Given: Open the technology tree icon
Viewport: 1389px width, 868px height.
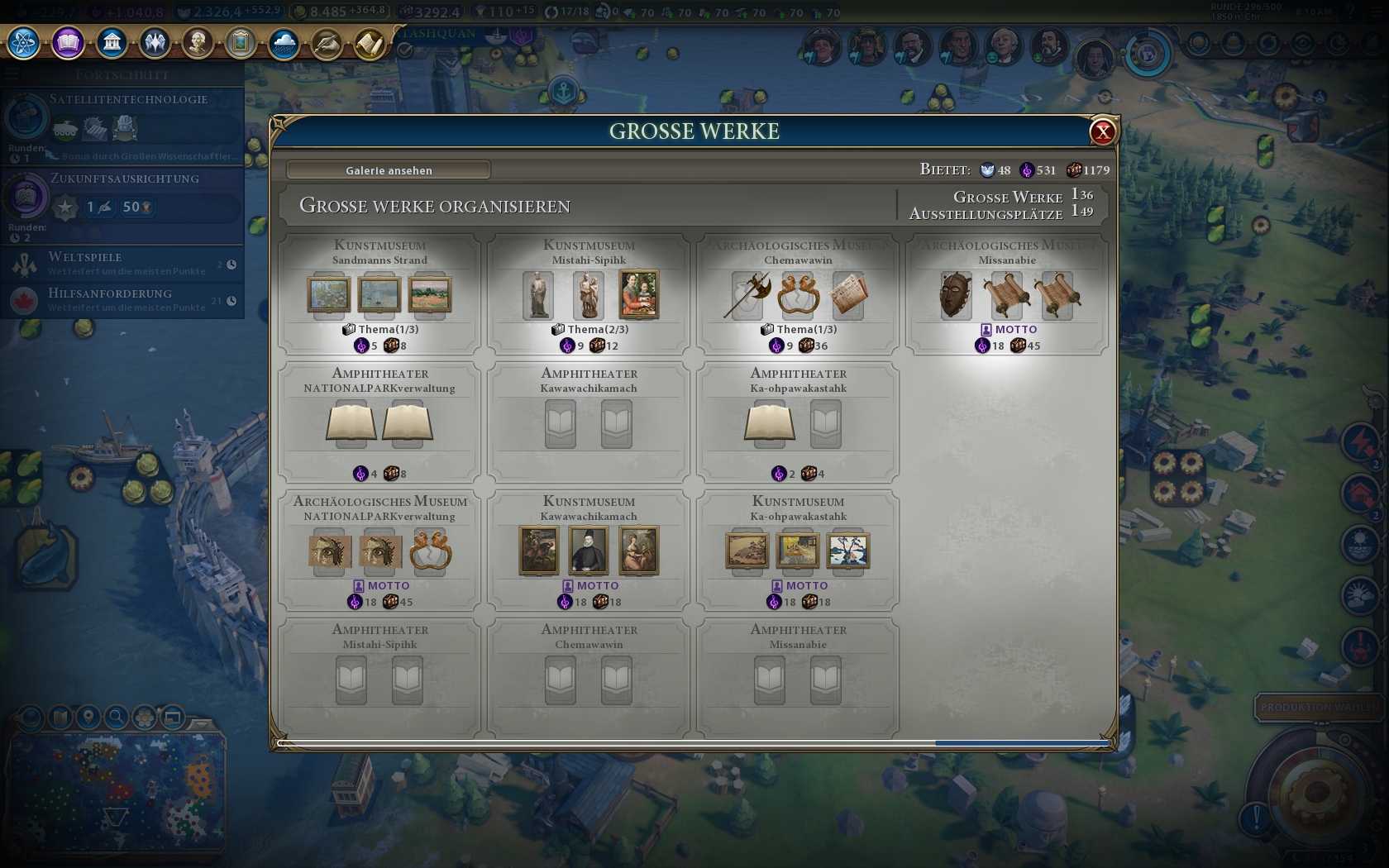Looking at the screenshot, I should 24,42.
